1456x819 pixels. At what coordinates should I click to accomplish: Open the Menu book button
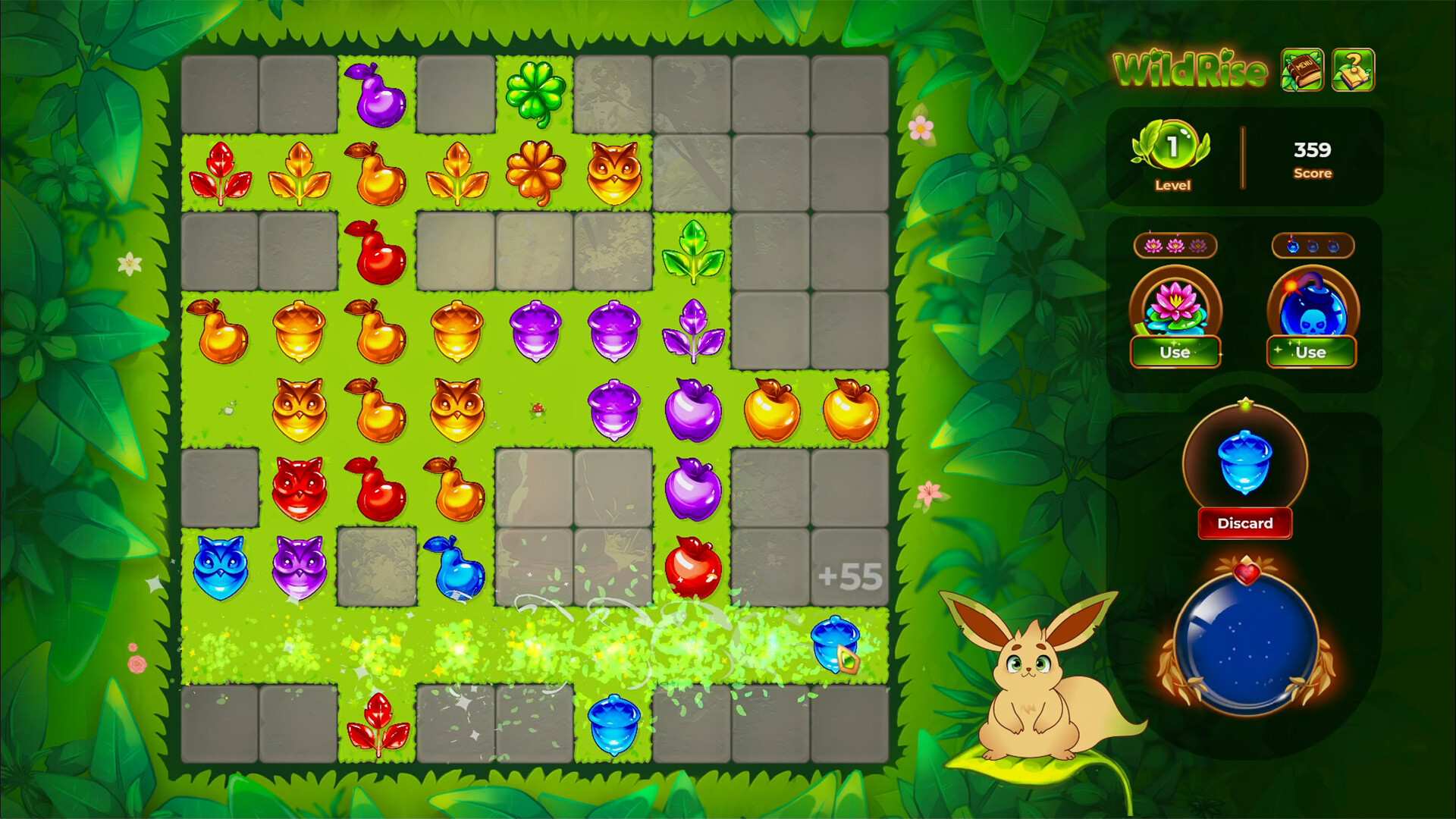[x=1302, y=70]
